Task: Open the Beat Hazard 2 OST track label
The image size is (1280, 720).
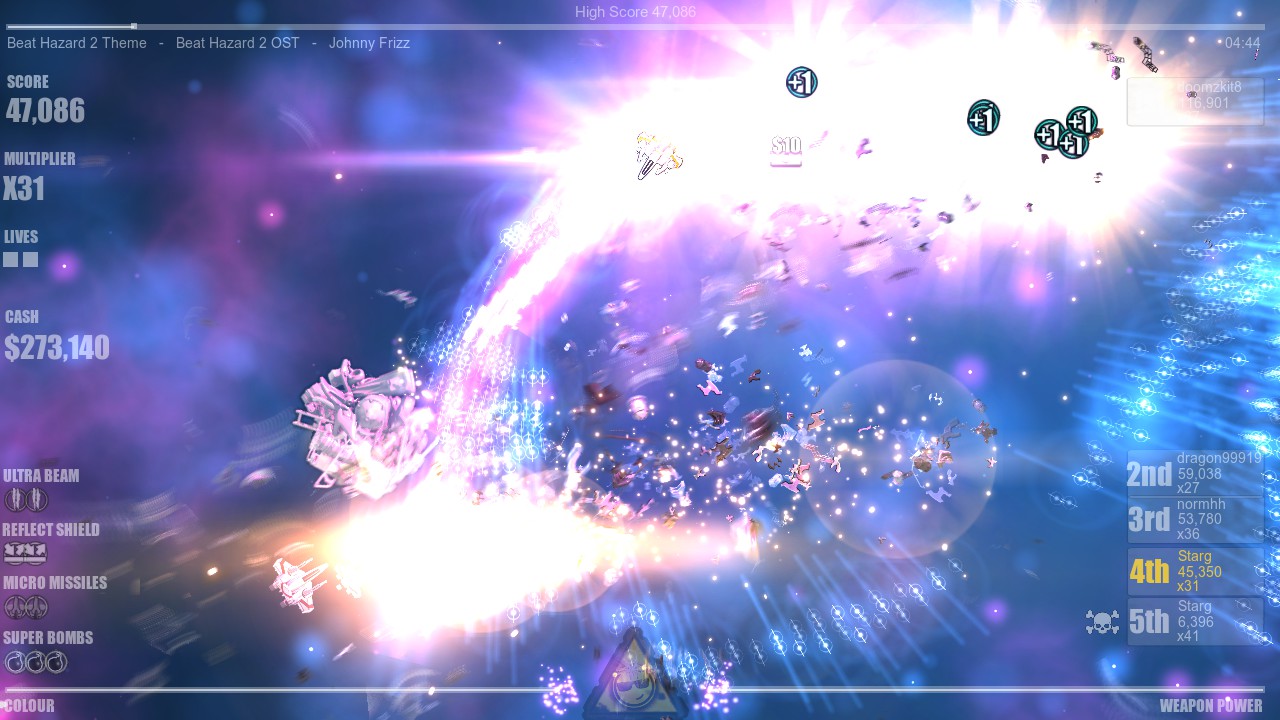Action: point(237,43)
